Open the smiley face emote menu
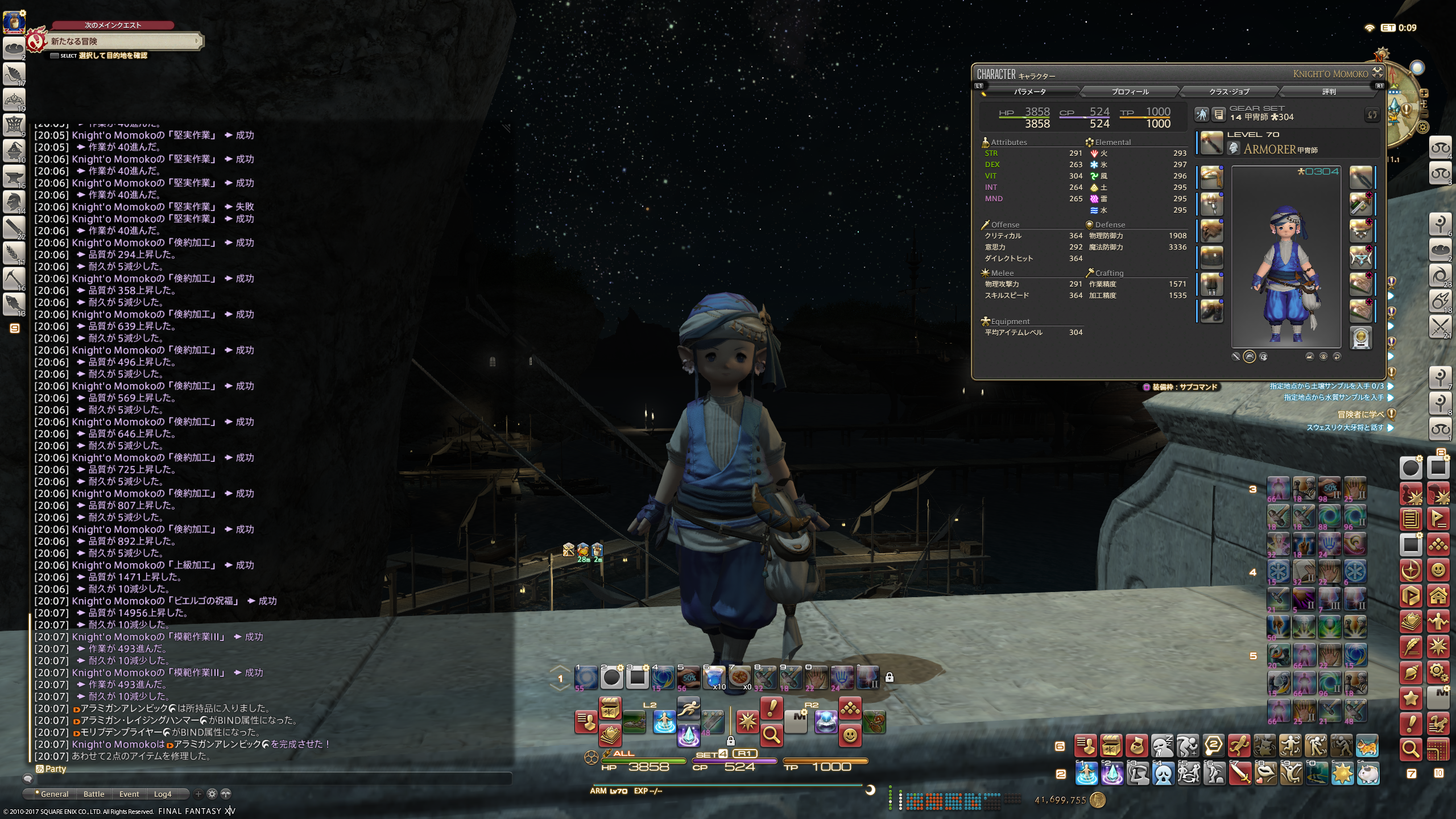The width and height of the screenshot is (1456, 819). pos(850,735)
